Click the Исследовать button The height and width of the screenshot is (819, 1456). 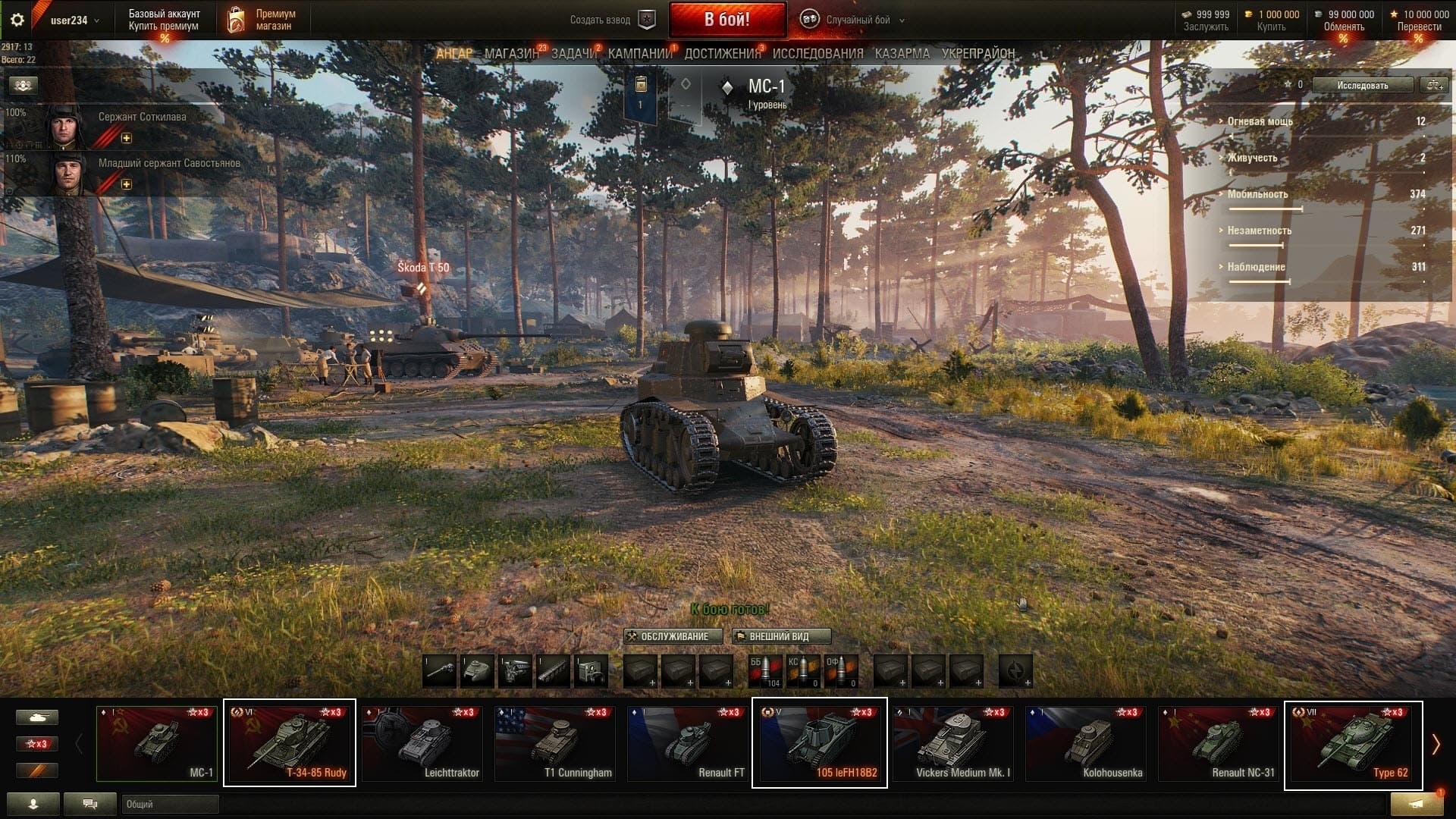pyautogui.click(x=1362, y=86)
